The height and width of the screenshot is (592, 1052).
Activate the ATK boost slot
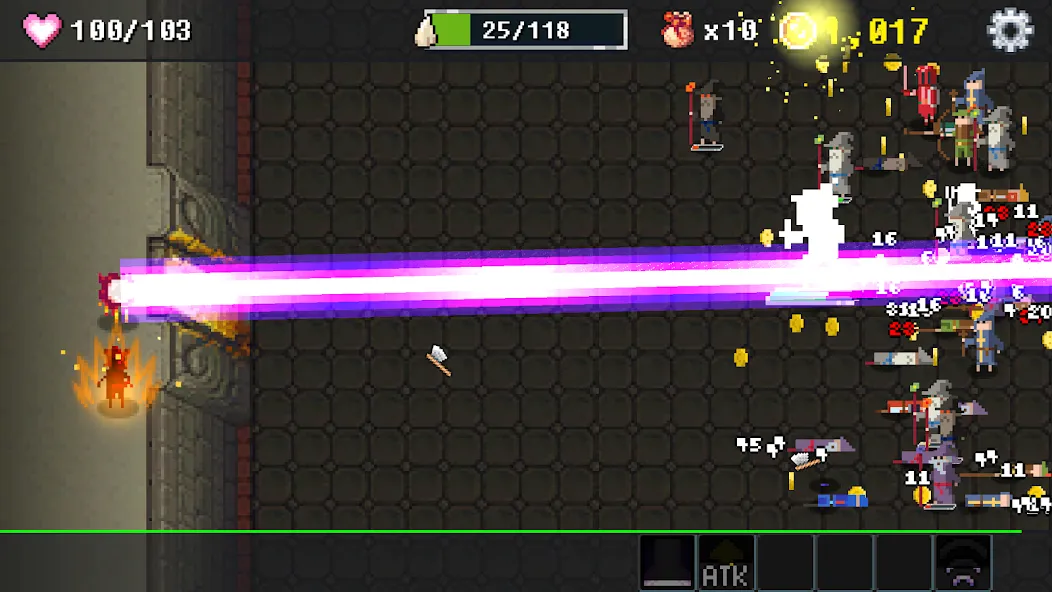click(726, 562)
